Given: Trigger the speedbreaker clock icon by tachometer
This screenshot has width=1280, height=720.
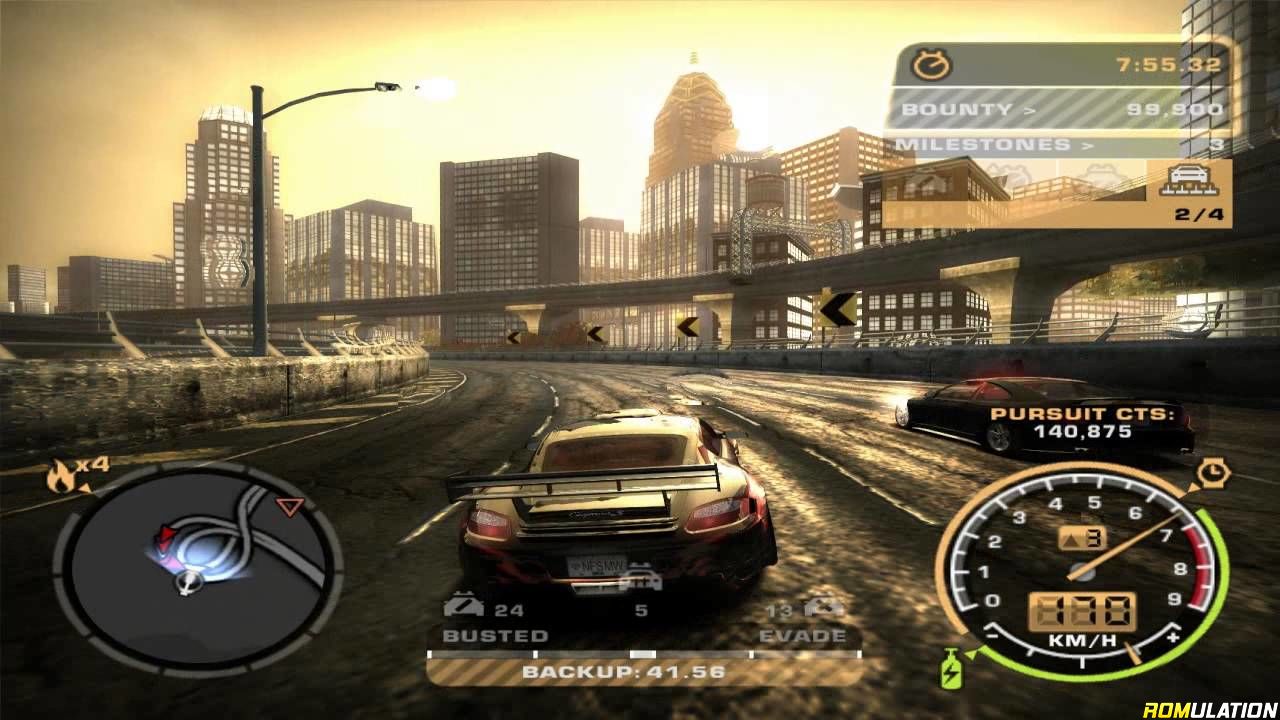Looking at the screenshot, I should point(1211,470).
